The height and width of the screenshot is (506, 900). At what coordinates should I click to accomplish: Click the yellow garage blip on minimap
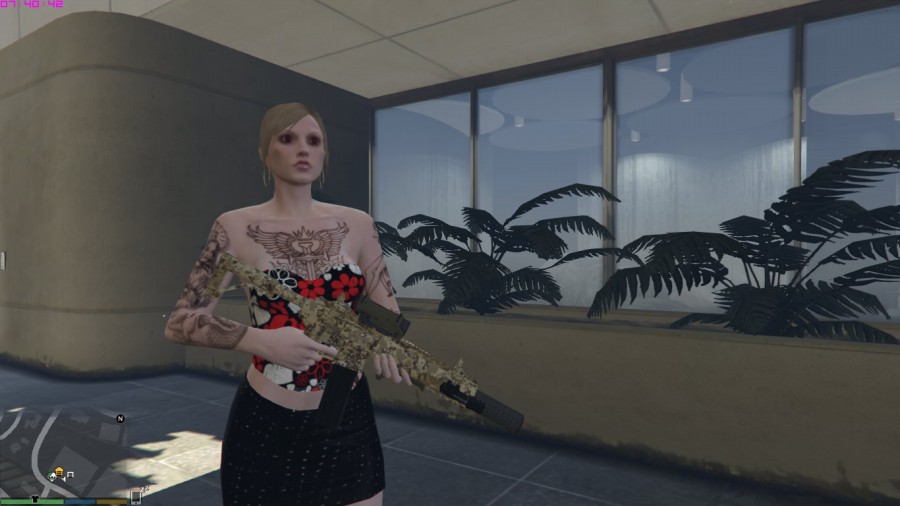60,472
